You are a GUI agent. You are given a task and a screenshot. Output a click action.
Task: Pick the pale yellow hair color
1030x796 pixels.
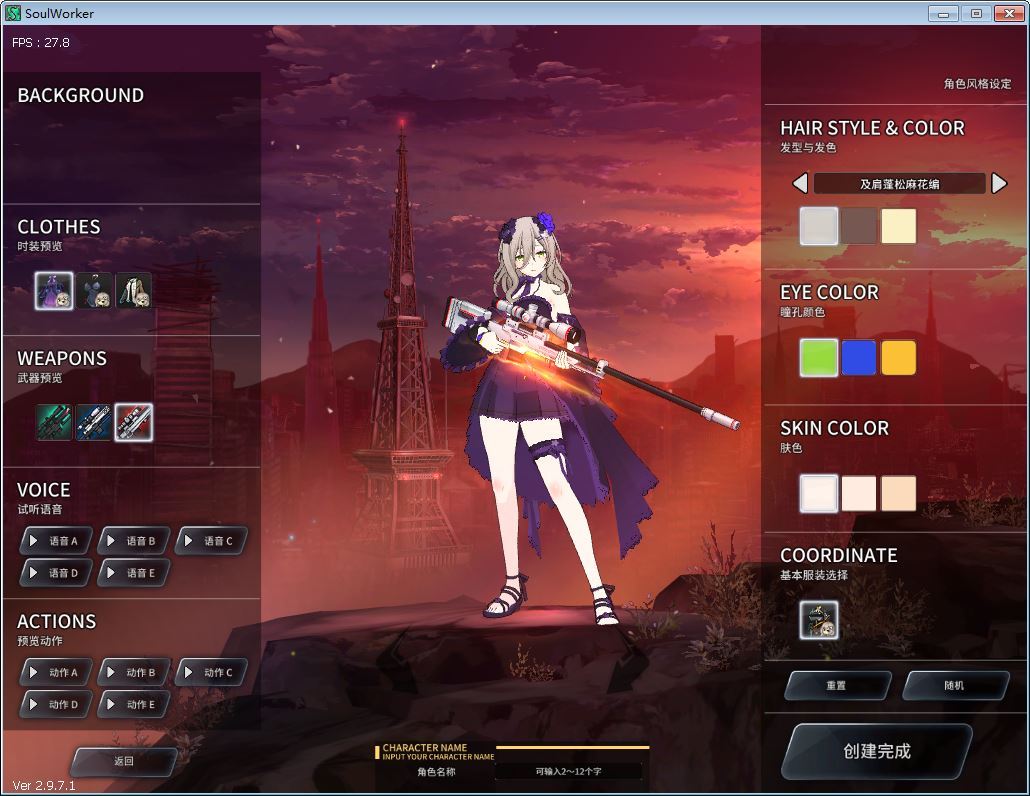tap(898, 227)
